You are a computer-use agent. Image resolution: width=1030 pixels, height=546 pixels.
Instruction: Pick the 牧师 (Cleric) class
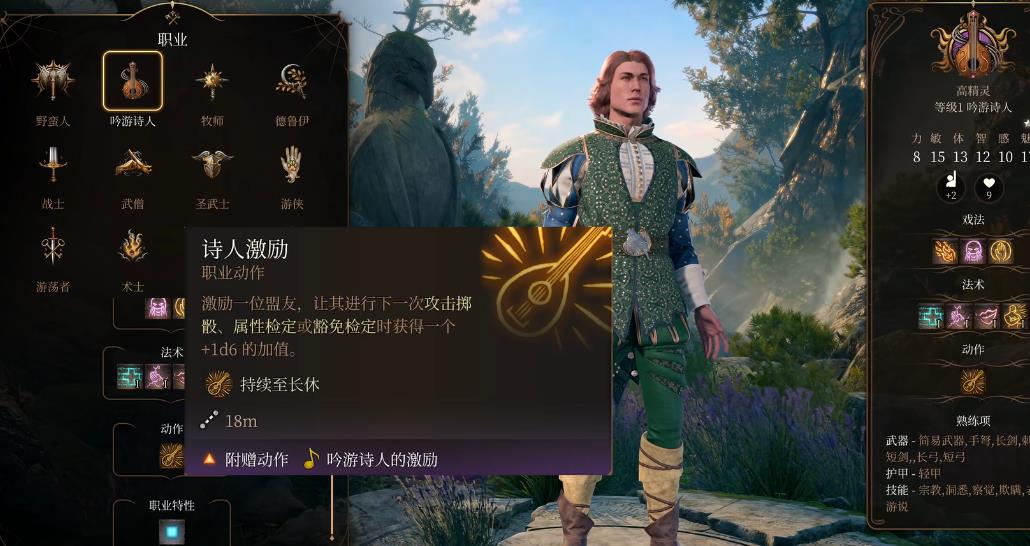(212, 82)
